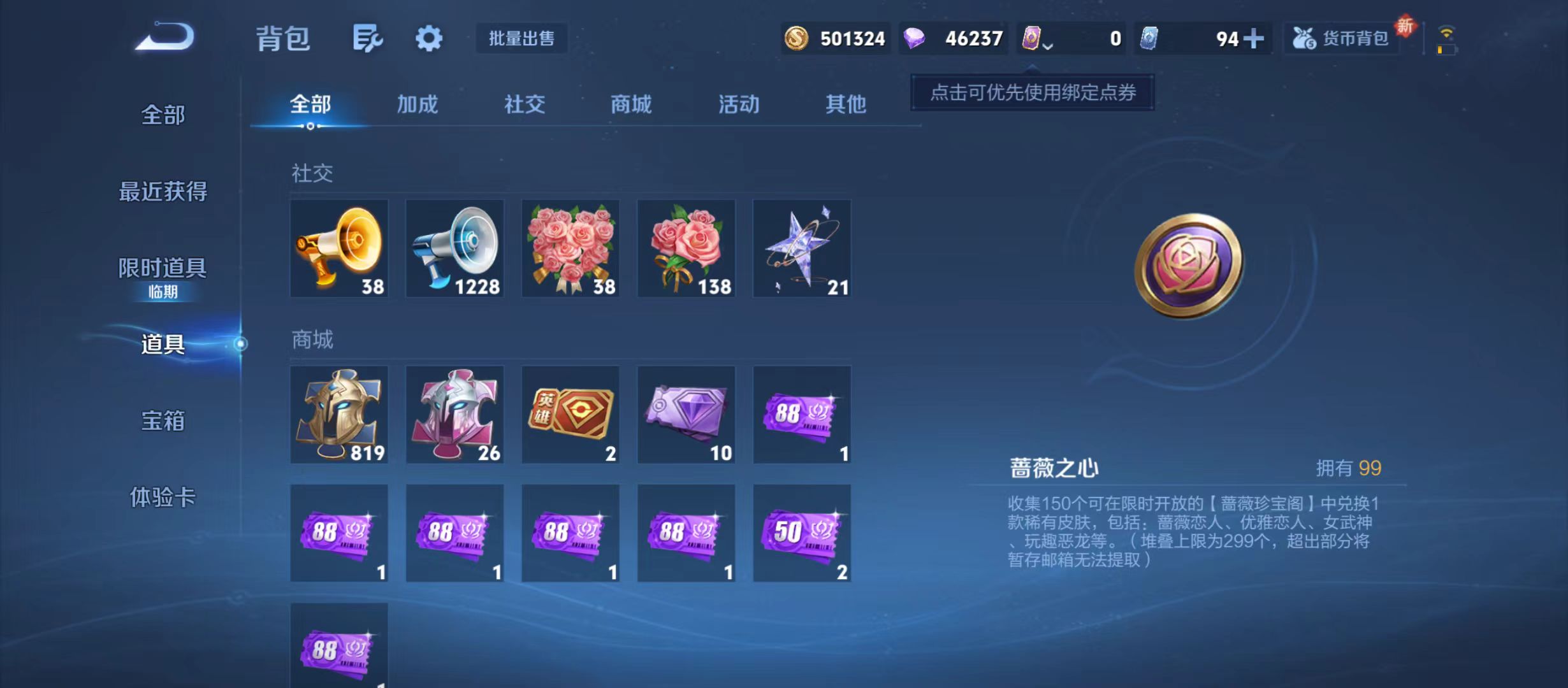Click the 批量出售 button

pos(521,38)
